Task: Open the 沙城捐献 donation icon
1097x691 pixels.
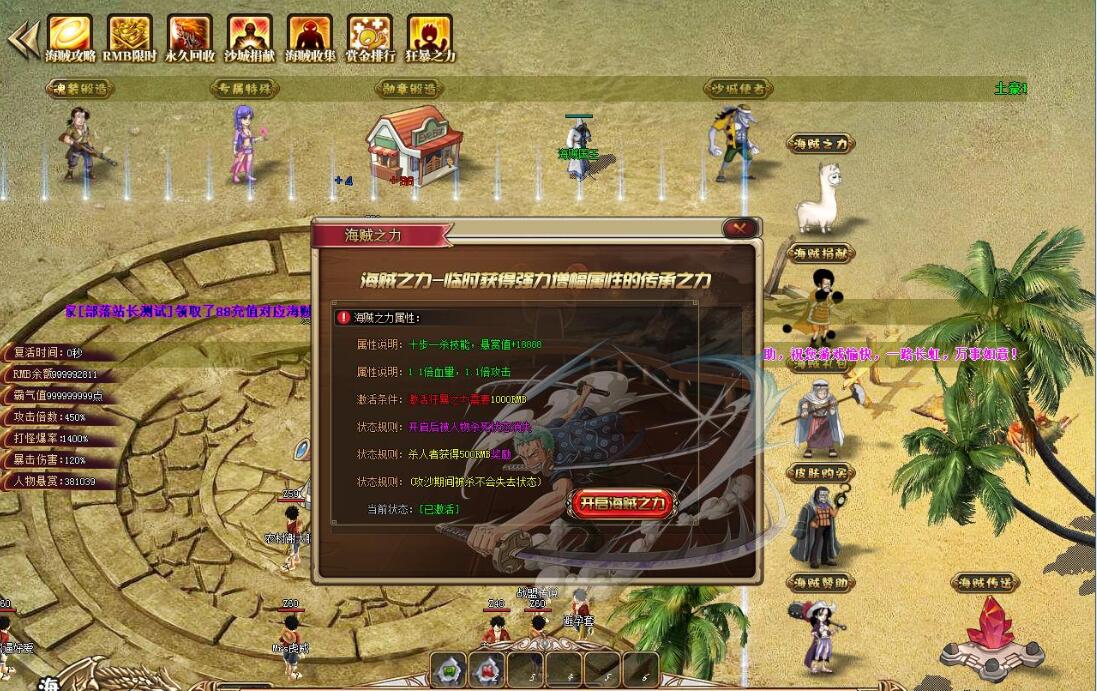Action: coord(250,35)
